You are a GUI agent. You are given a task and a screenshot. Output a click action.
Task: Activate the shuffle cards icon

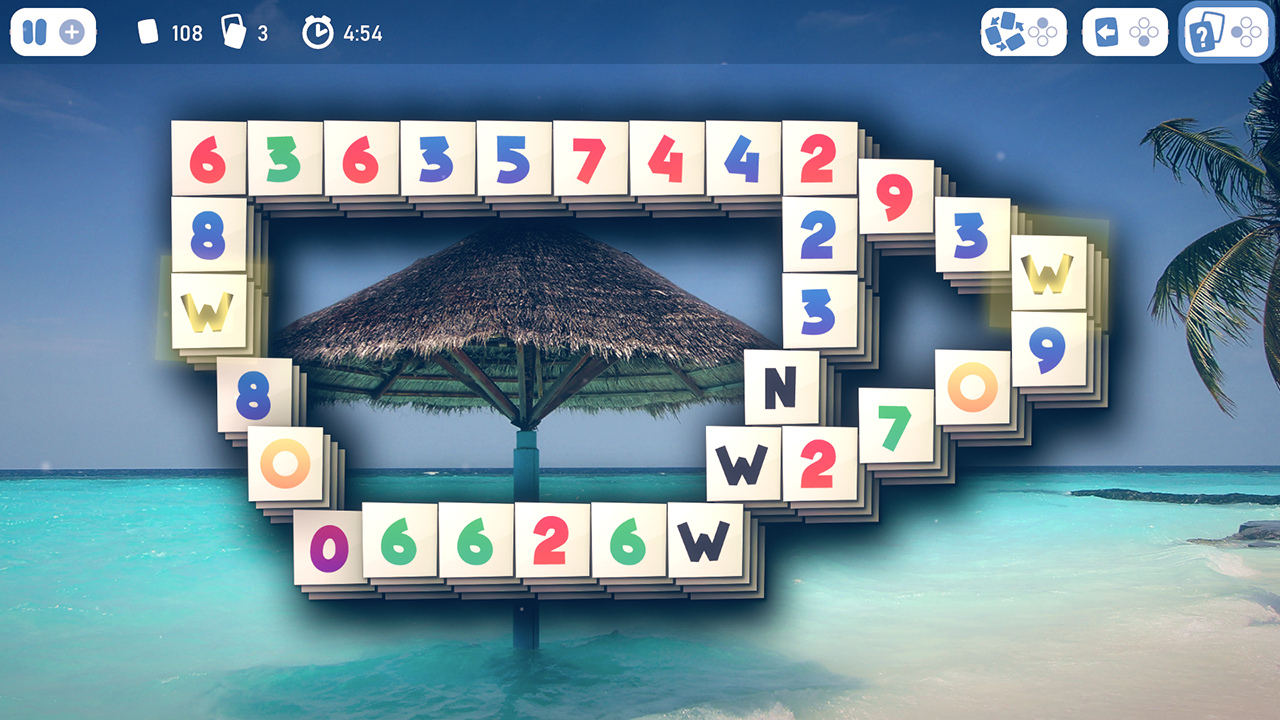[1006, 32]
